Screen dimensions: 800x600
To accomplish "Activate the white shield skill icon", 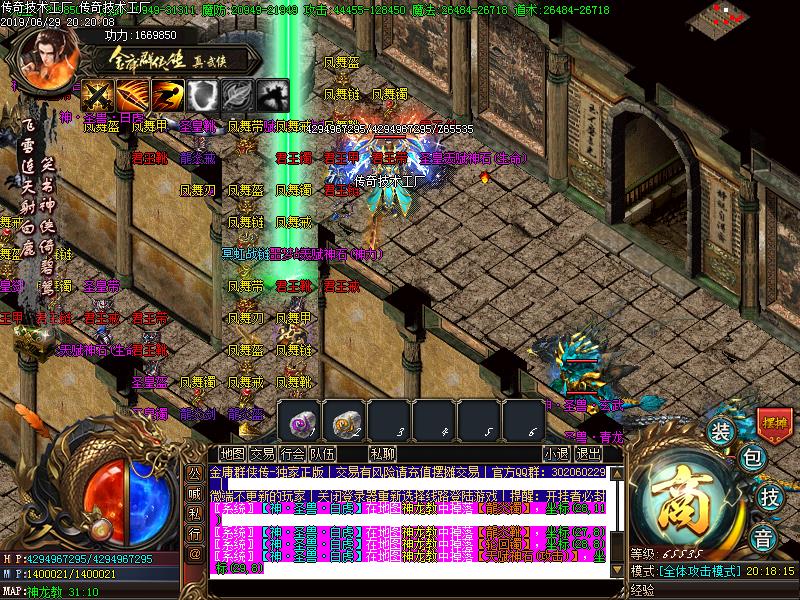I will 203,95.
